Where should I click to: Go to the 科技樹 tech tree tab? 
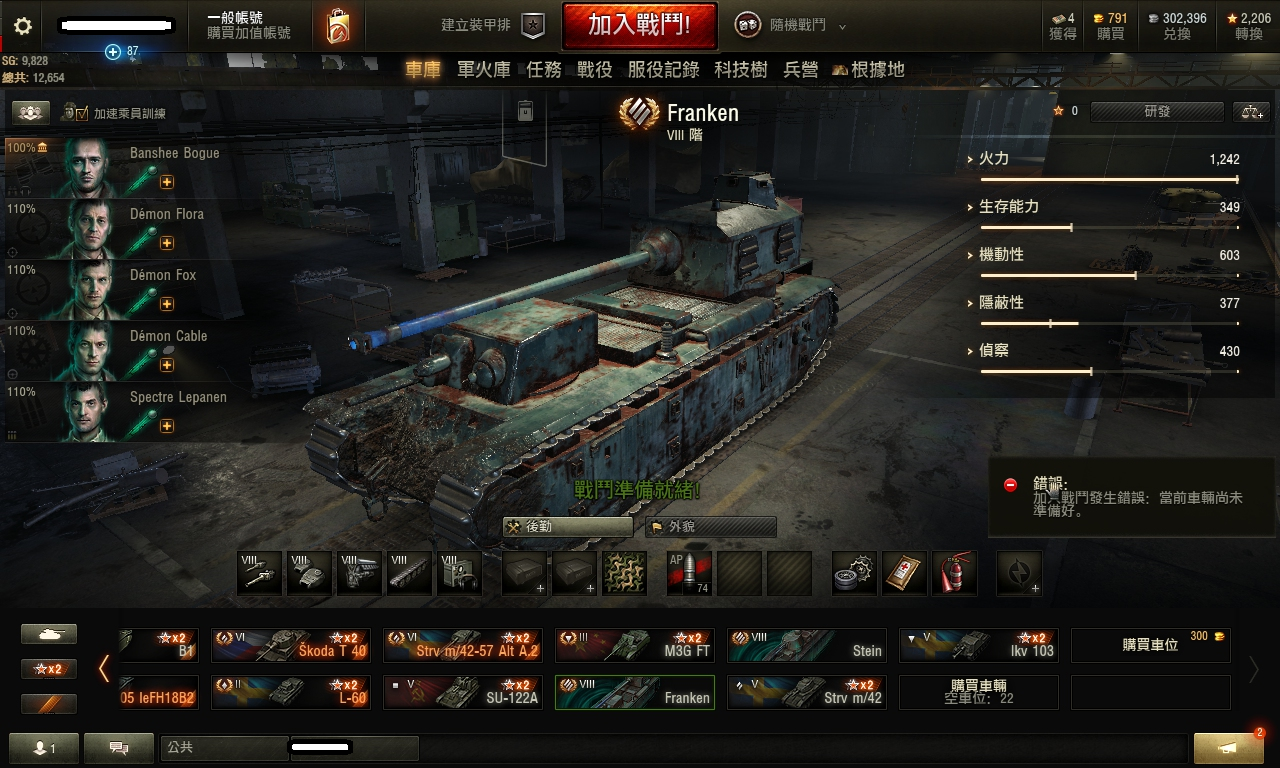click(741, 69)
